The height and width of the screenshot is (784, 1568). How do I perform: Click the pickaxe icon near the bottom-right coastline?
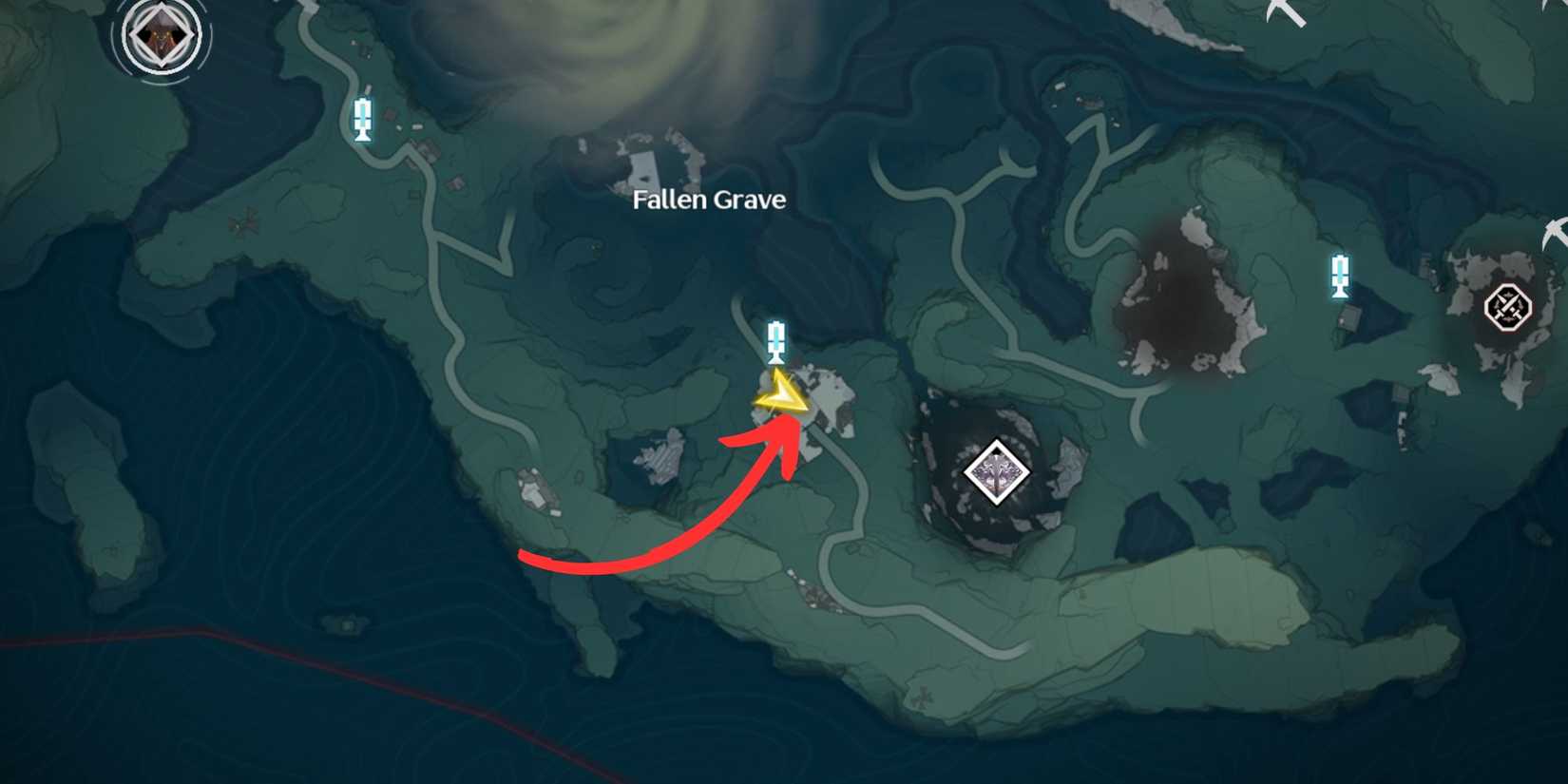1556,235
